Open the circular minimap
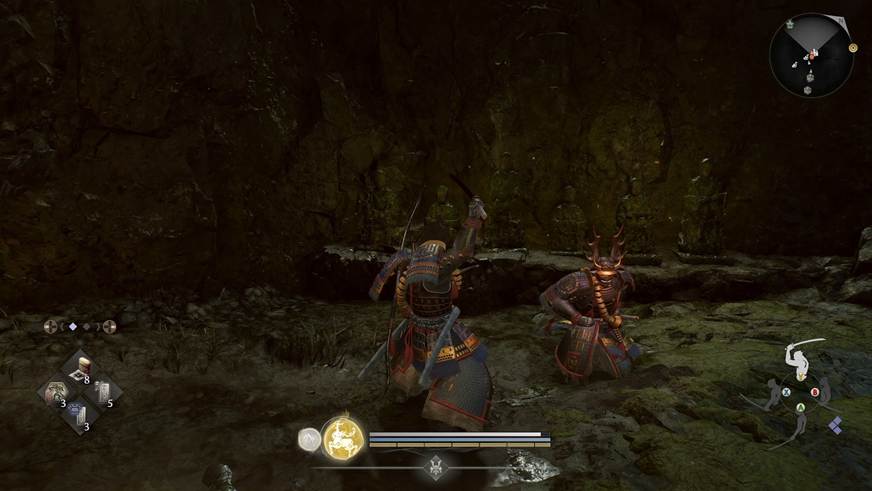 [x=810, y=54]
